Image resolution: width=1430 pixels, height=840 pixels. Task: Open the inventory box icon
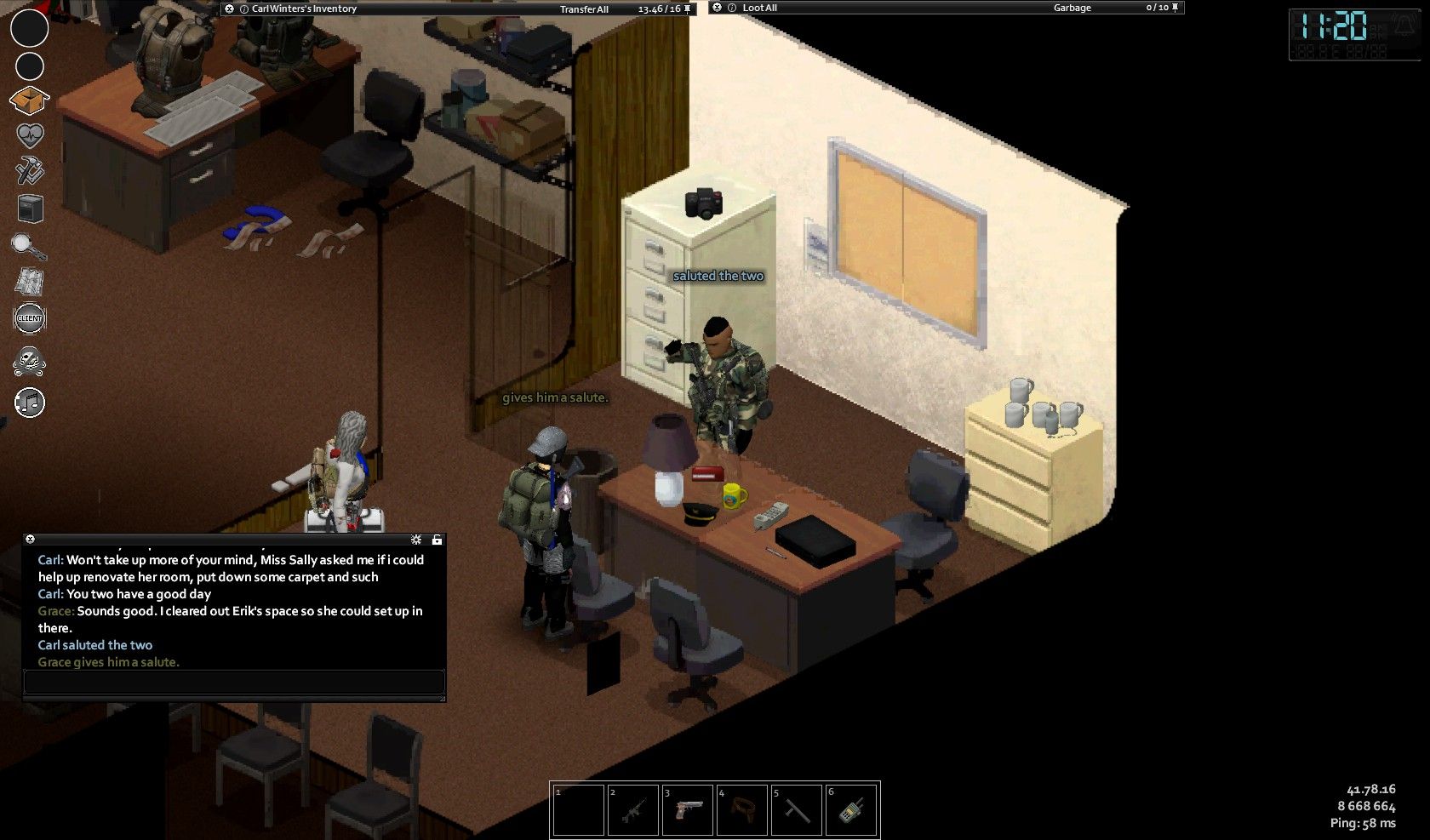pos(30,100)
